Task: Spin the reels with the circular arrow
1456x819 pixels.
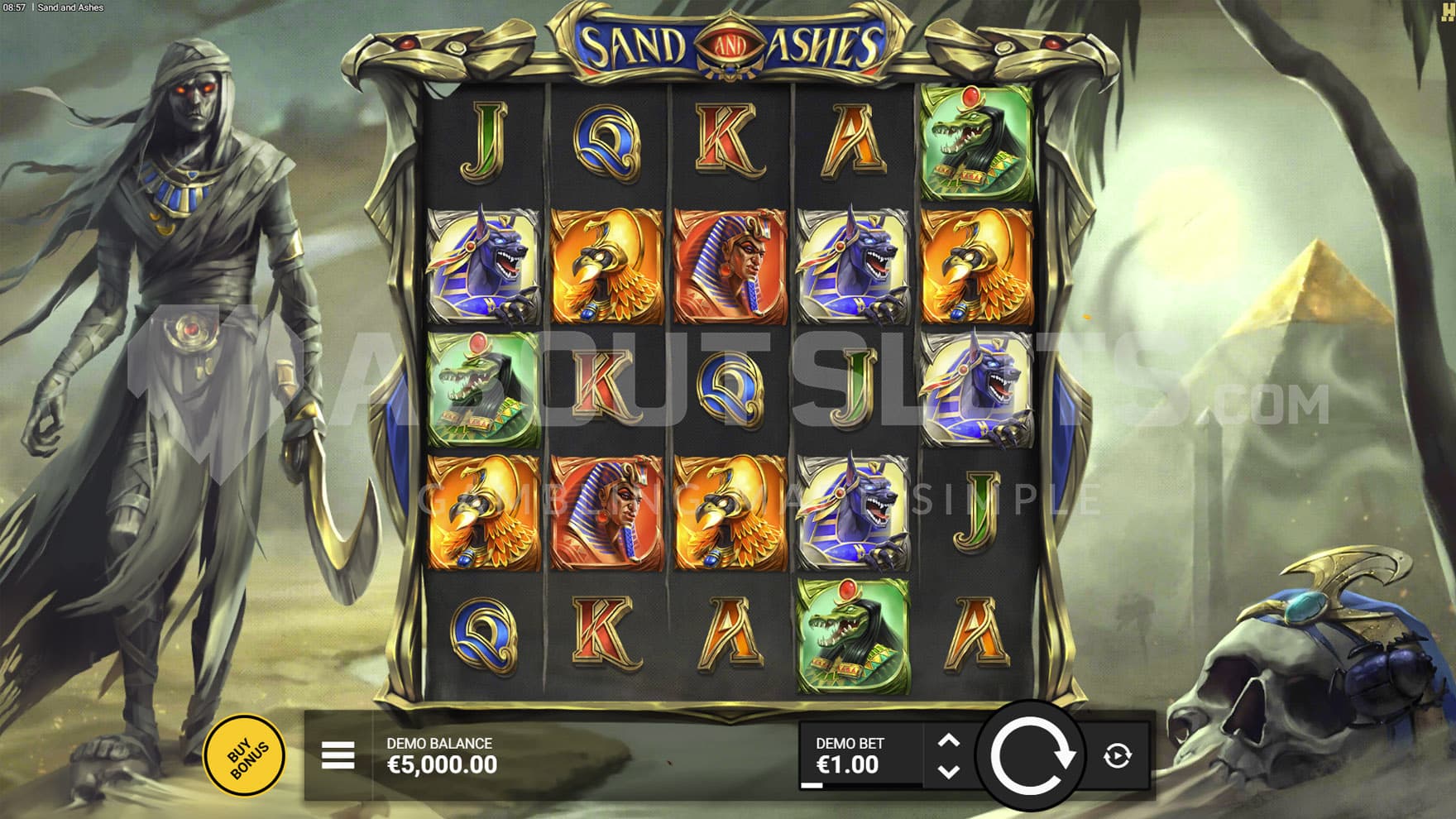Action: (1031, 755)
